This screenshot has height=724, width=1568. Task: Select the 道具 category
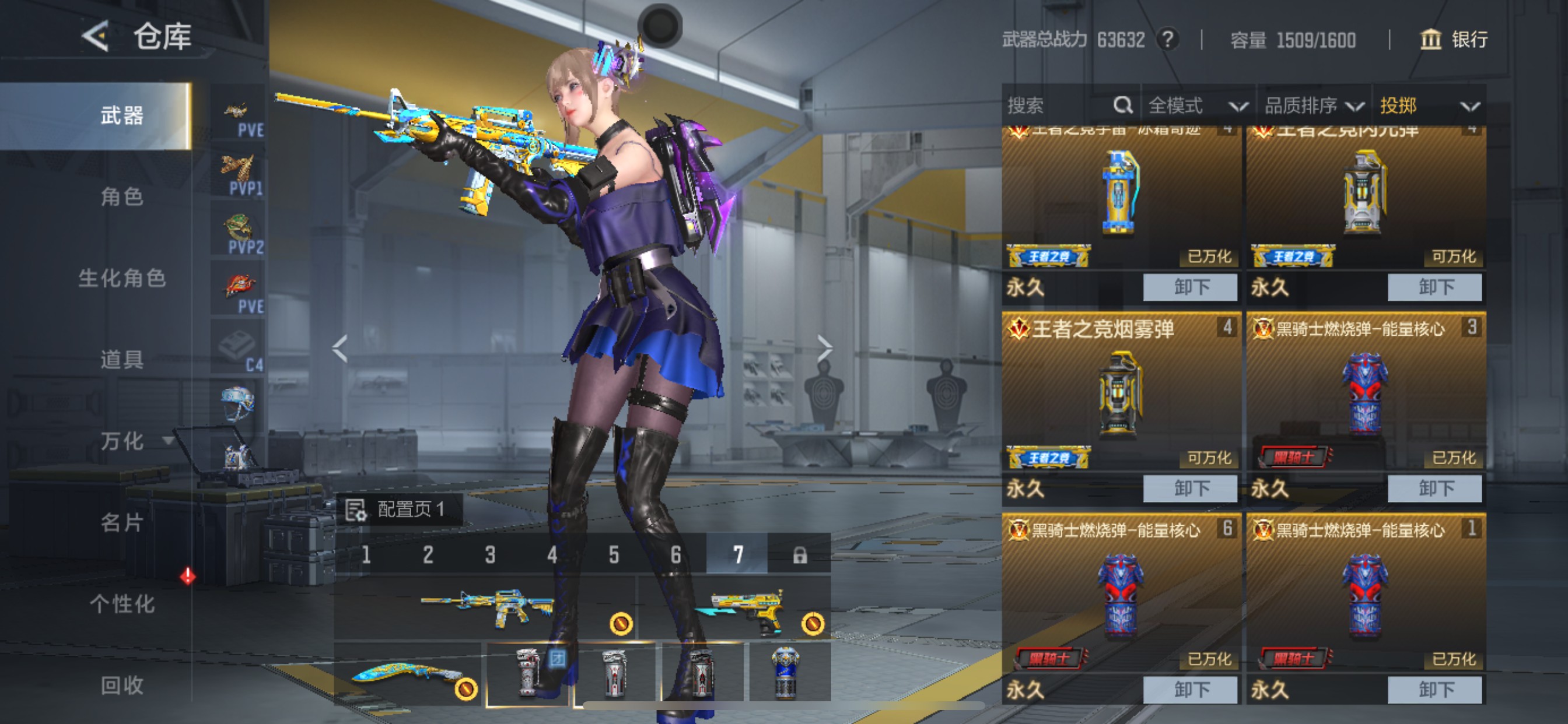pyautogui.click(x=122, y=360)
